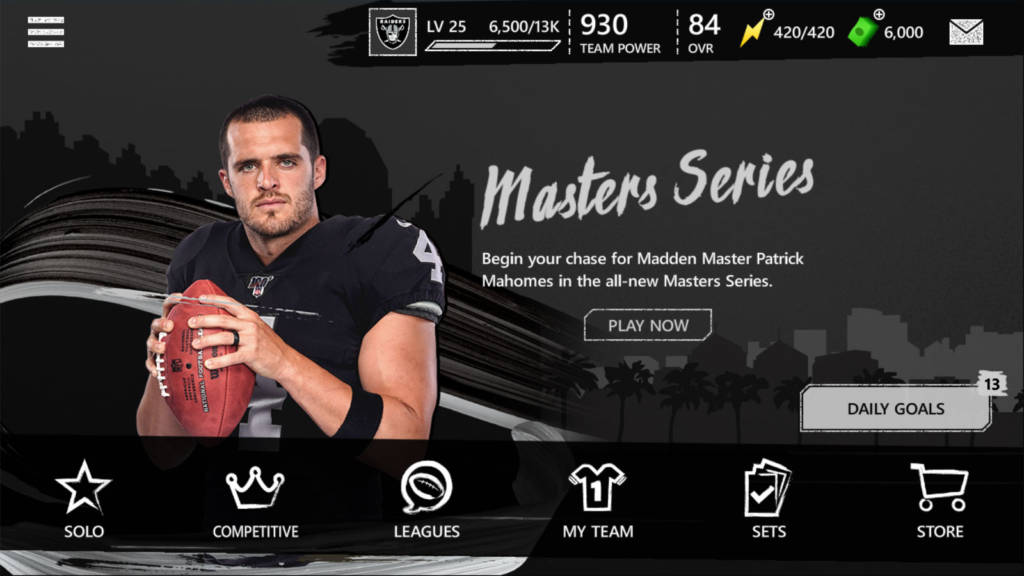Tap the Raiders team logo
This screenshot has height=576, width=1024.
pyautogui.click(x=392, y=32)
